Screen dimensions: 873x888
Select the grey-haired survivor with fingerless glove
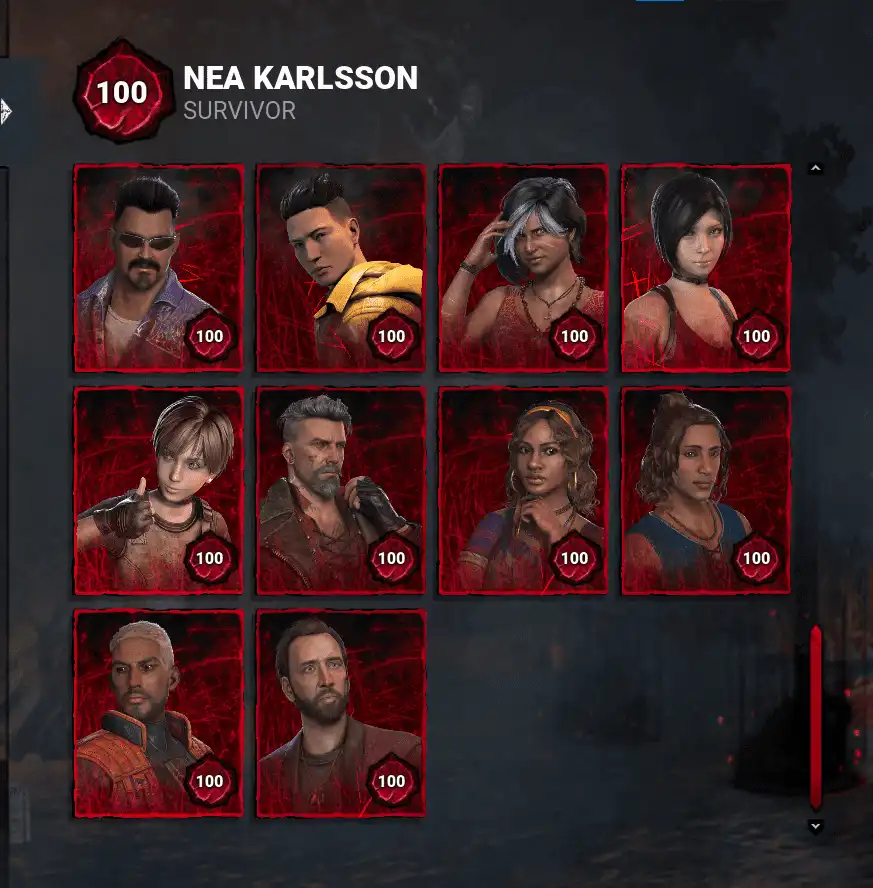341,491
